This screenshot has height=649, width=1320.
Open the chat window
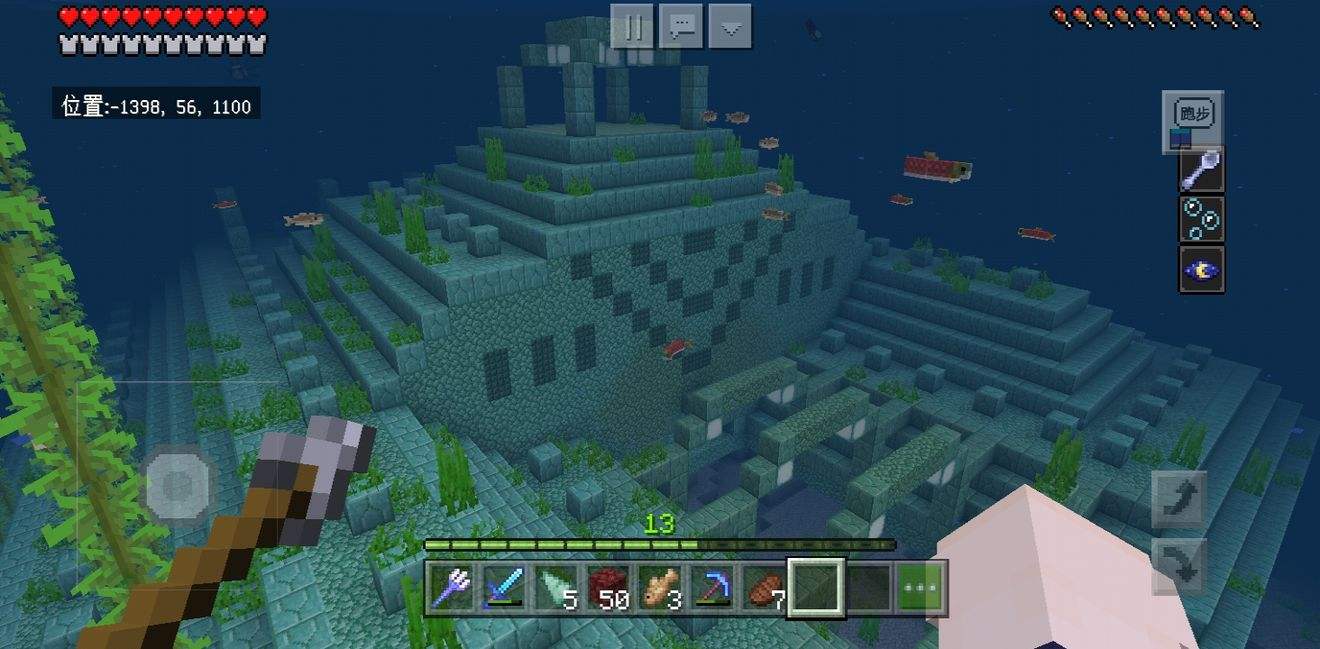point(682,27)
